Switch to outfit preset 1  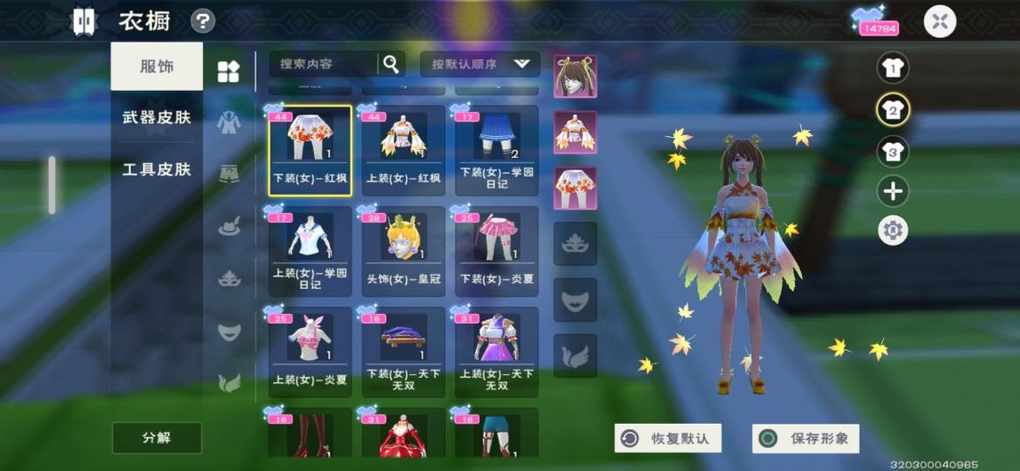(892, 68)
